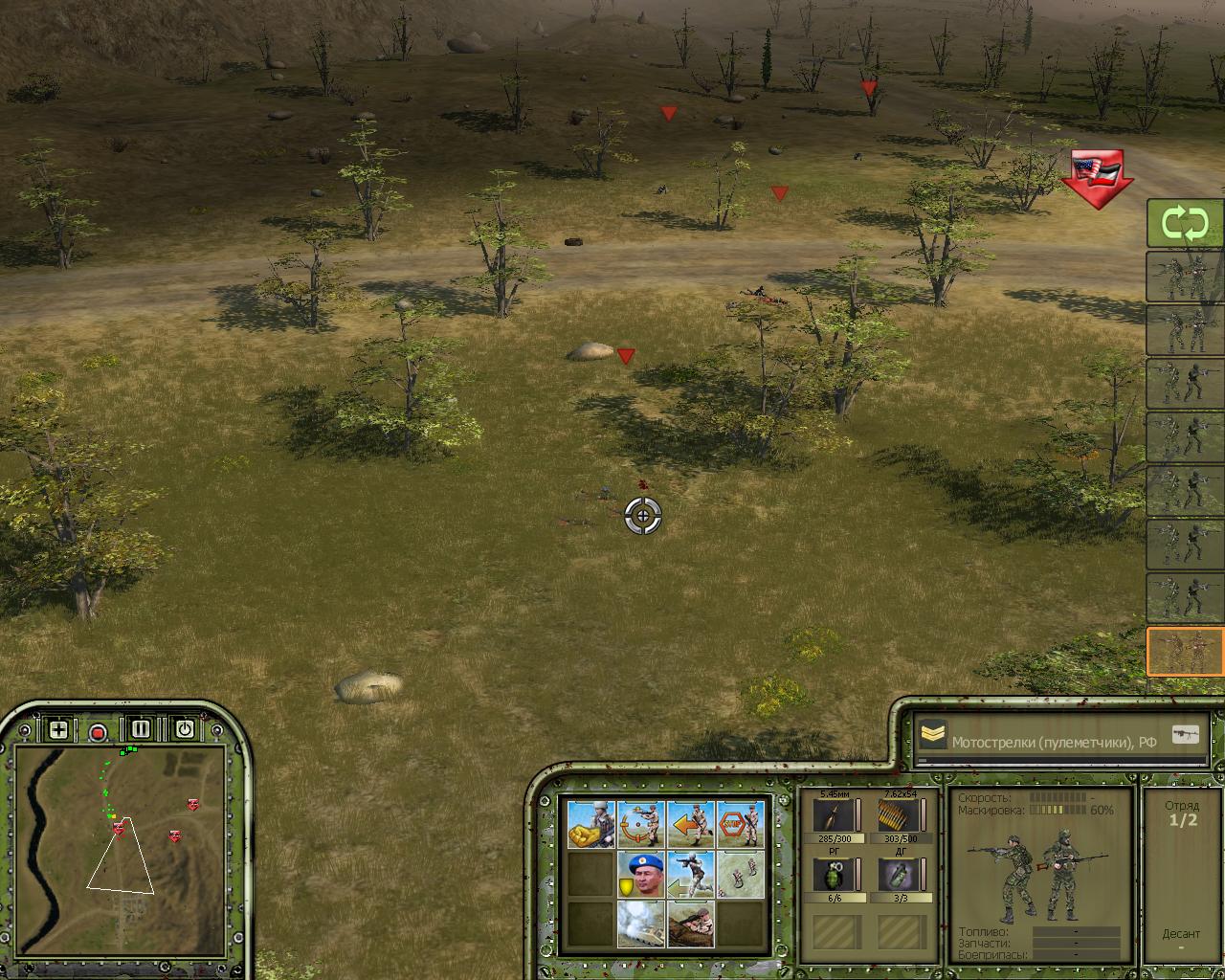Order the squad to dig in prone
This screenshot has width=1225, height=980.
tap(691, 924)
